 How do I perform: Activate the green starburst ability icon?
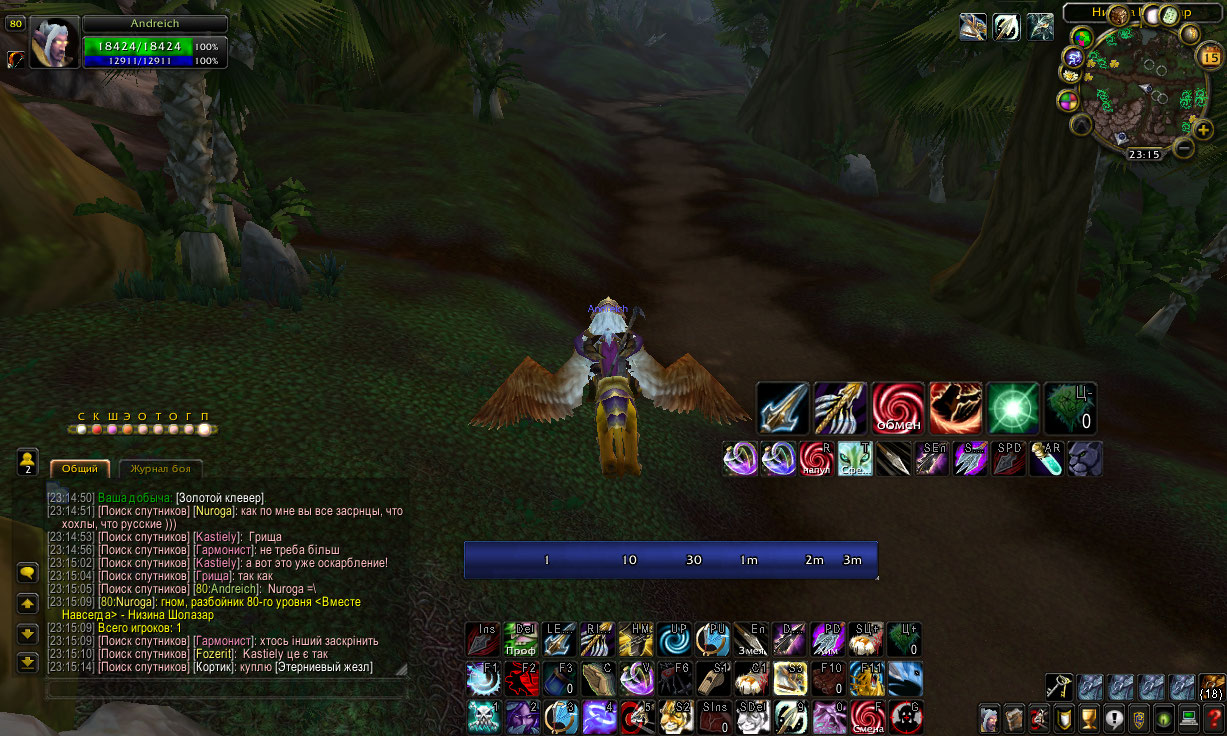(1012, 407)
